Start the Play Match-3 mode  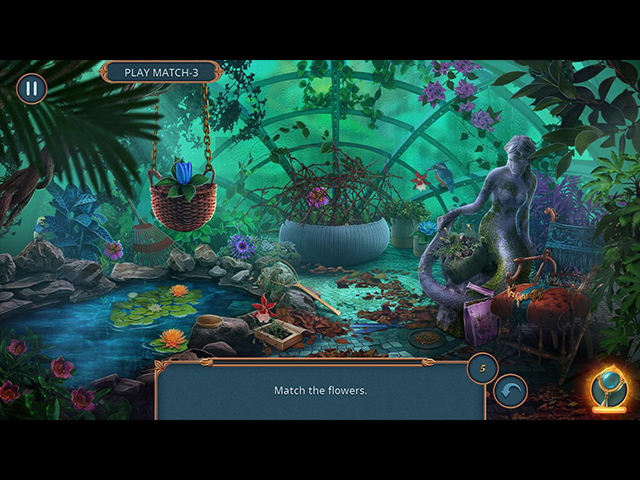click(x=160, y=73)
